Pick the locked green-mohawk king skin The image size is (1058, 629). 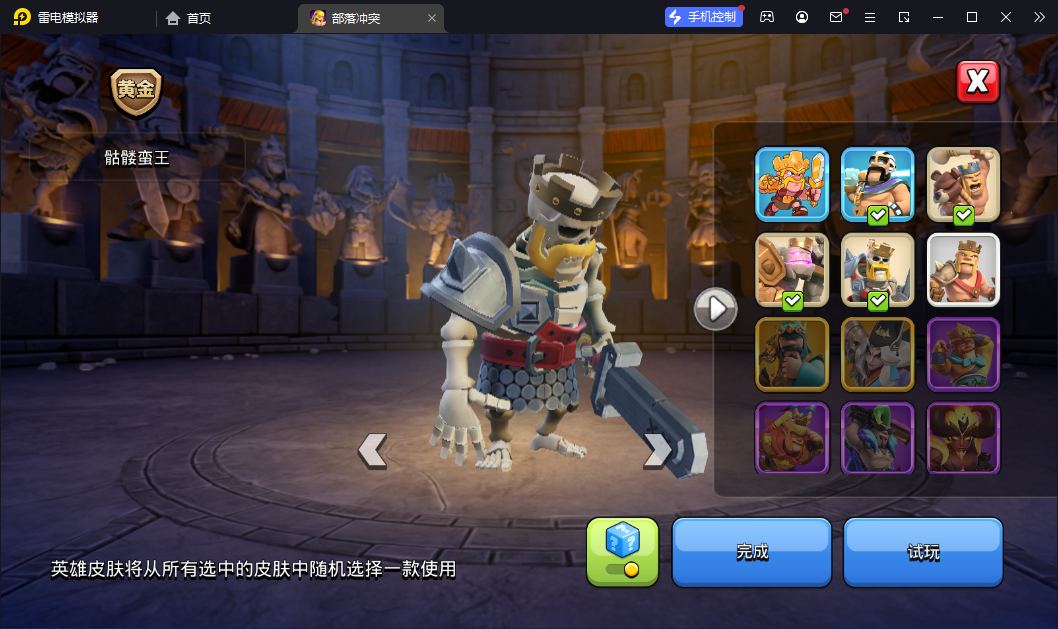coord(878,438)
